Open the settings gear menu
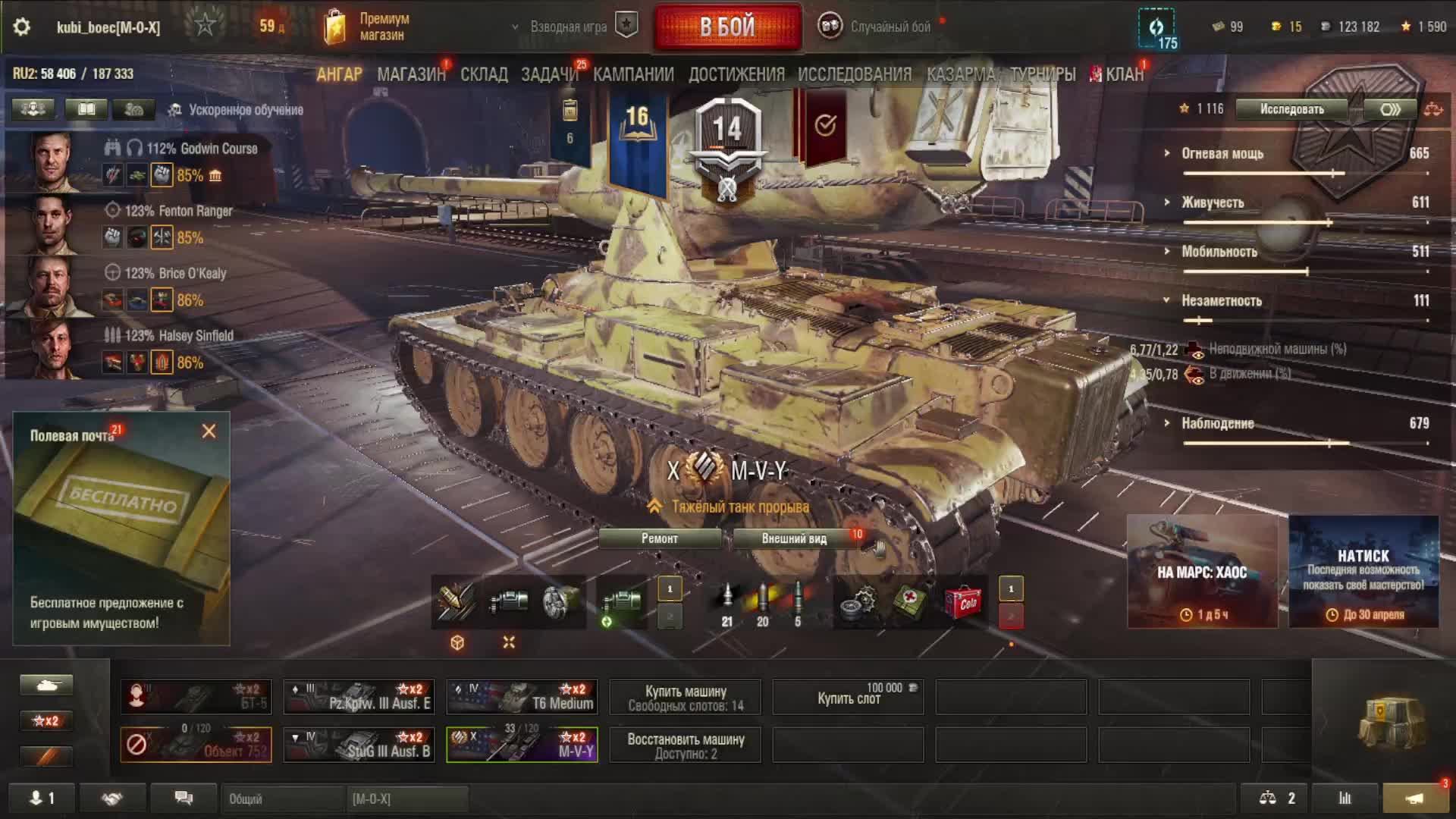 click(22, 27)
